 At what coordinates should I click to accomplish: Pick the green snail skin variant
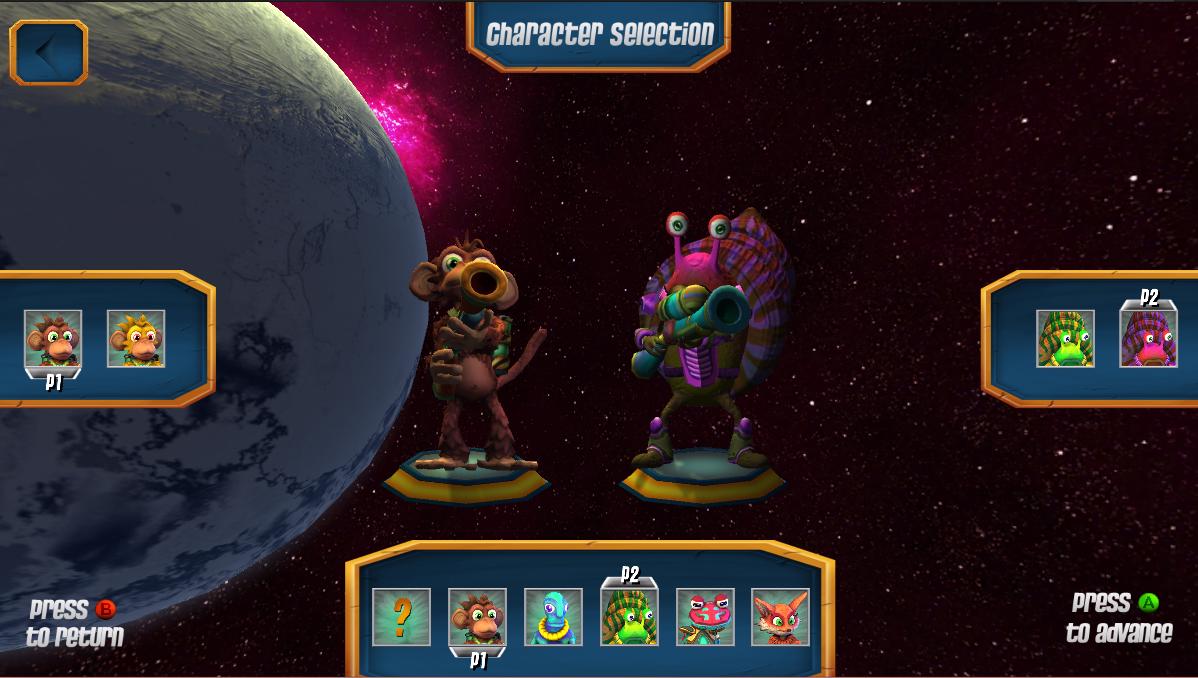pos(1065,339)
